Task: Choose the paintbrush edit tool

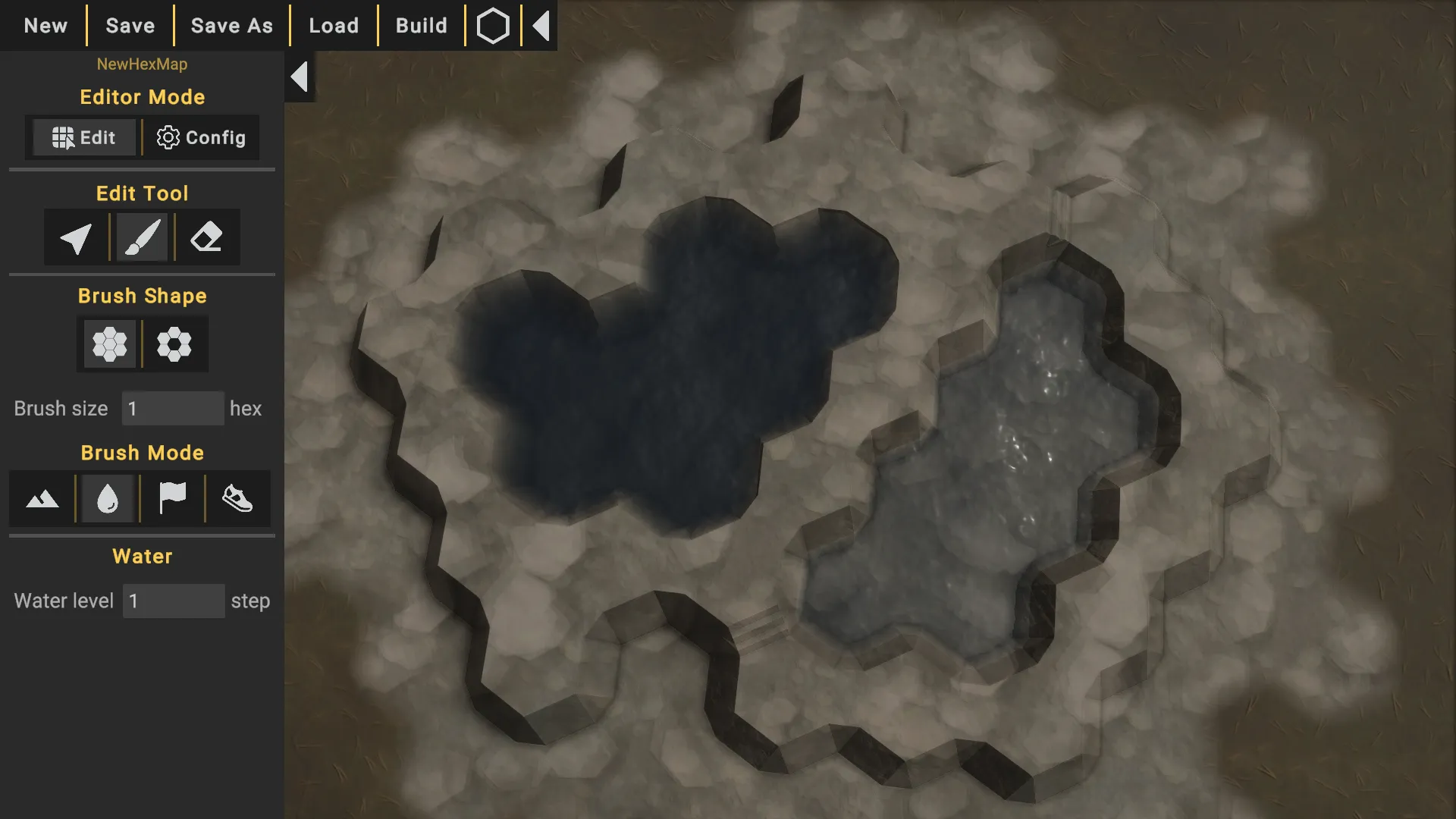Action: tap(142, 238)
